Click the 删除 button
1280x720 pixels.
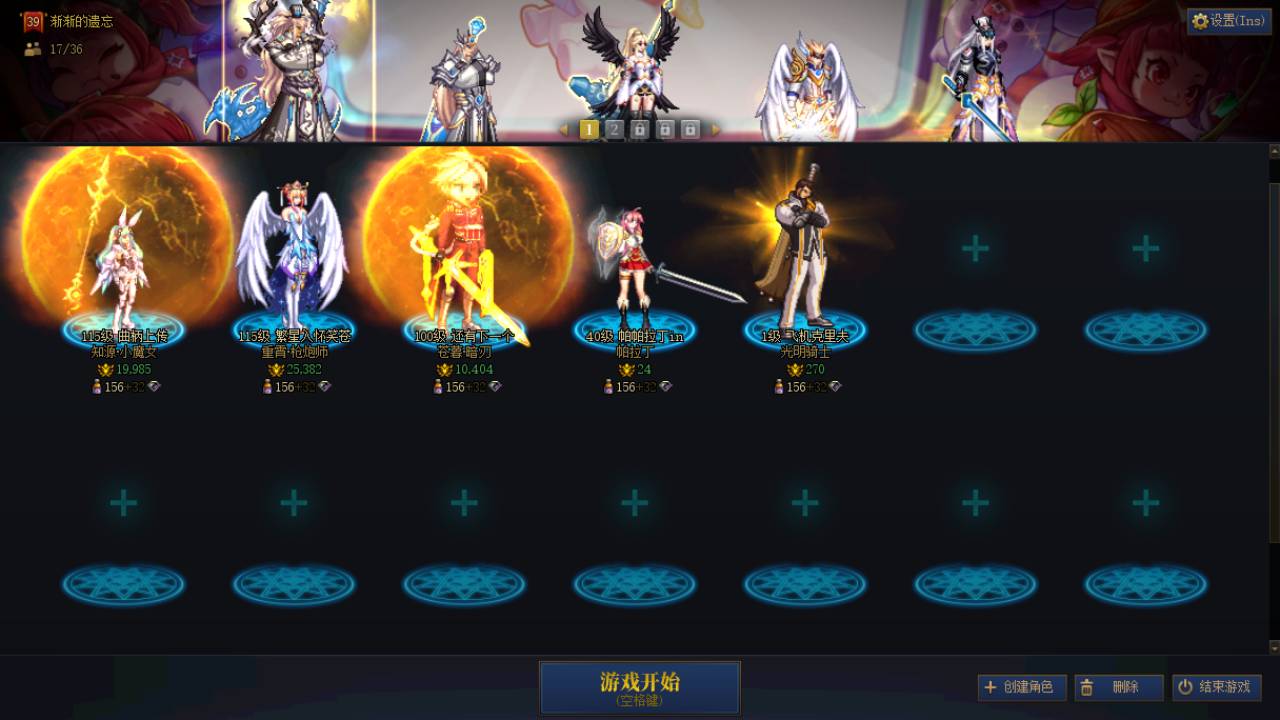[1120, 687]
